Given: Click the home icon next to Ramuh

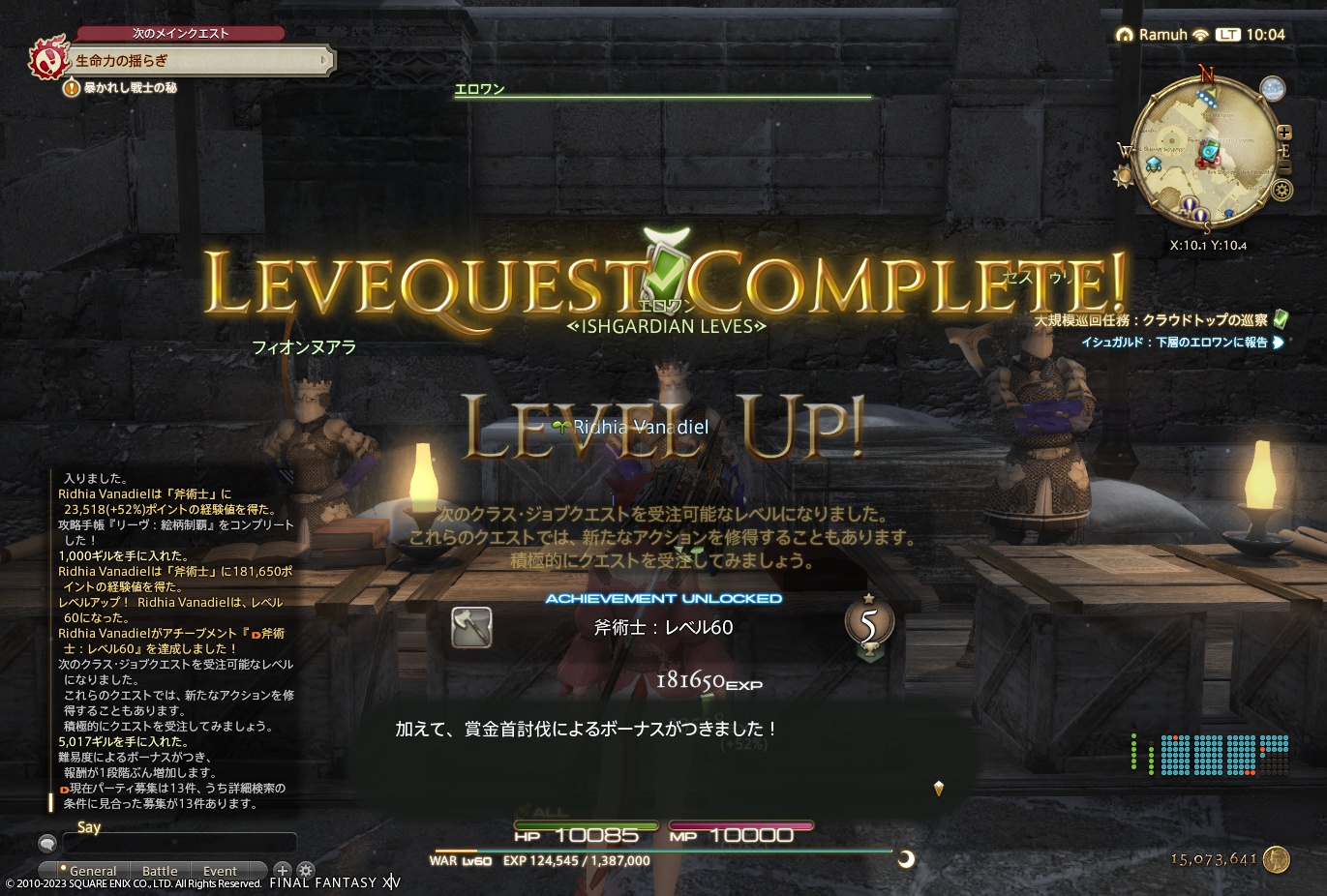Looking at the screenshot, I should [x=1124, y=34].
